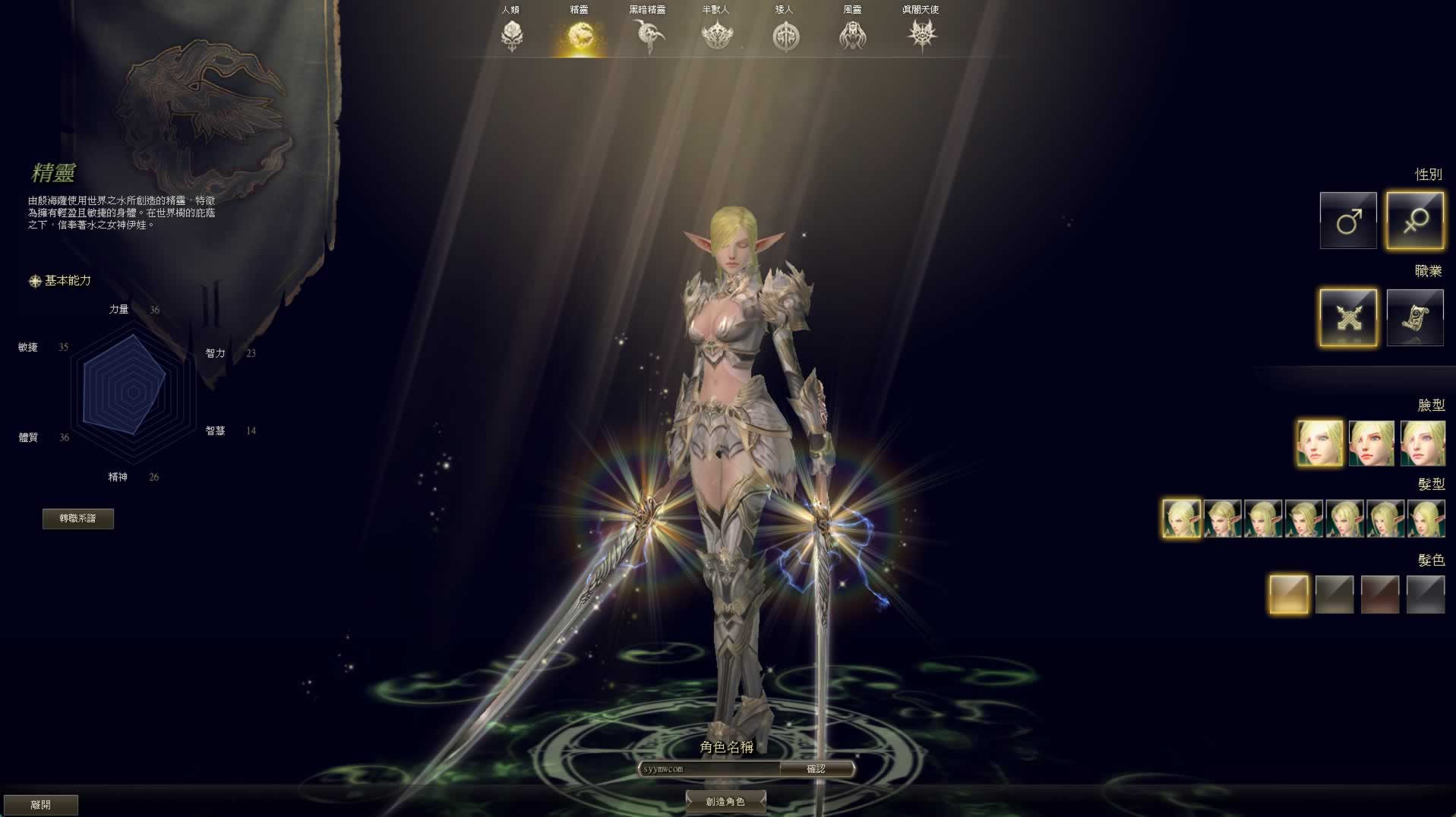Select the first face type thumbnail
The image size is (1456, 817).
pos(1319,443)
